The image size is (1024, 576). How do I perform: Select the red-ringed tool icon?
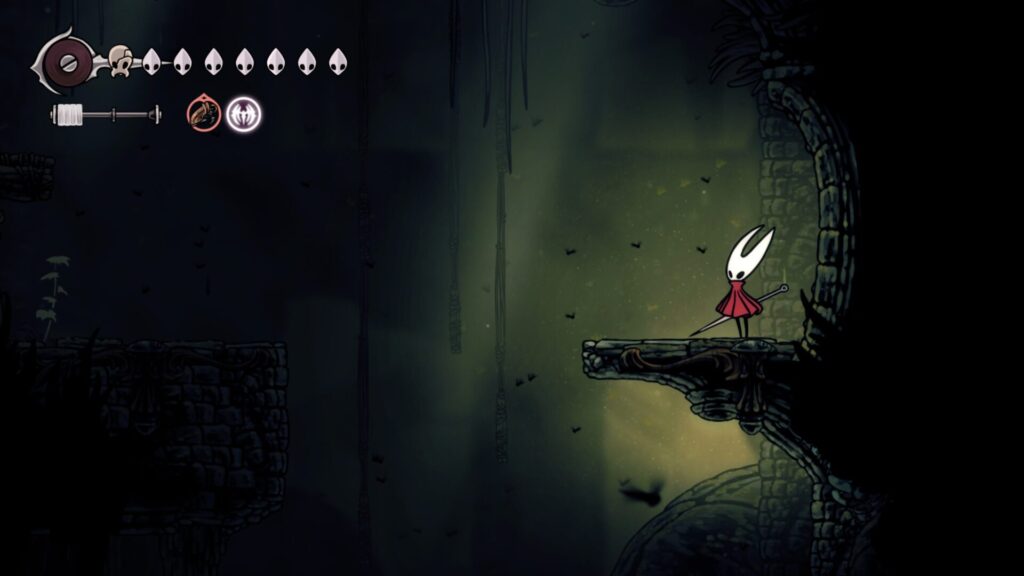(203, 114)
